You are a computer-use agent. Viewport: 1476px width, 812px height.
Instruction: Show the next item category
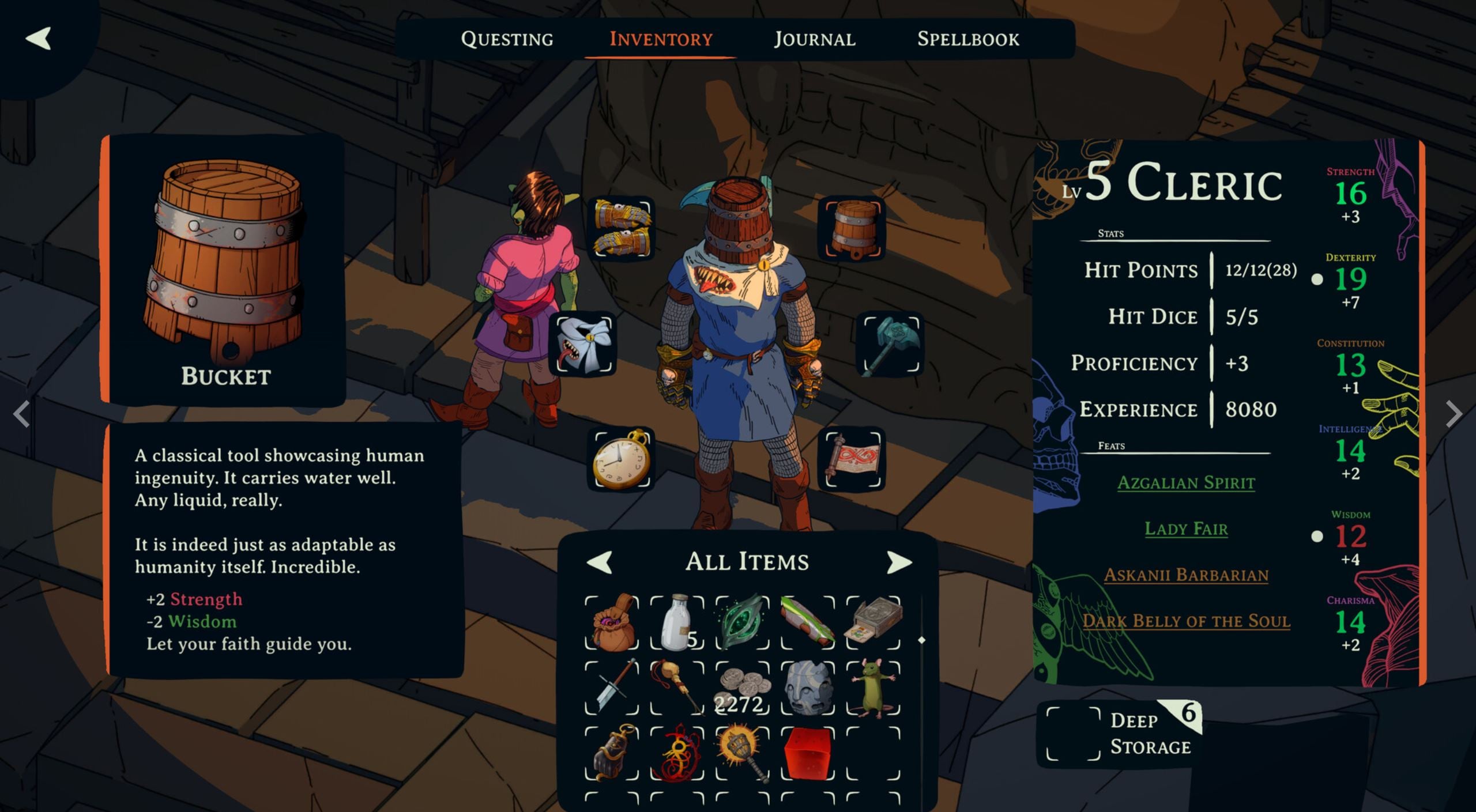(x=898, y=562)
